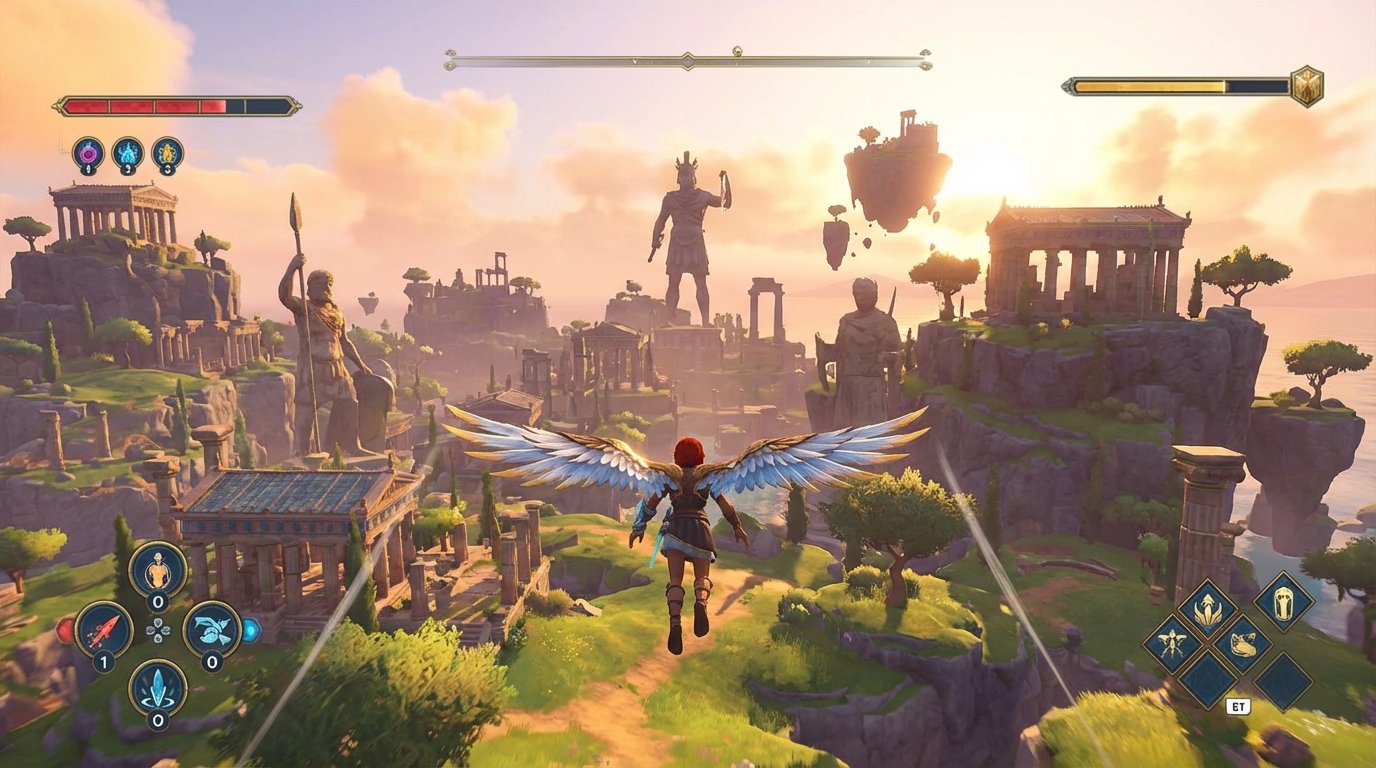Select the blue berries consumable icon

(x=211, y=629)
